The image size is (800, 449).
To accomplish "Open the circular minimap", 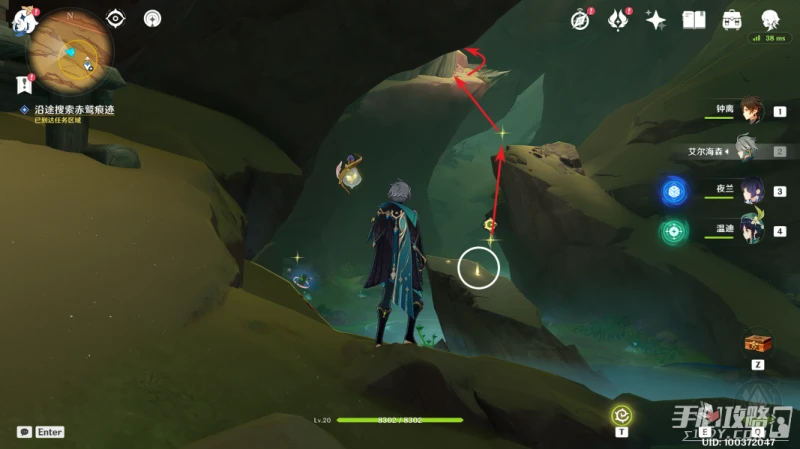I will click(70, 51).
